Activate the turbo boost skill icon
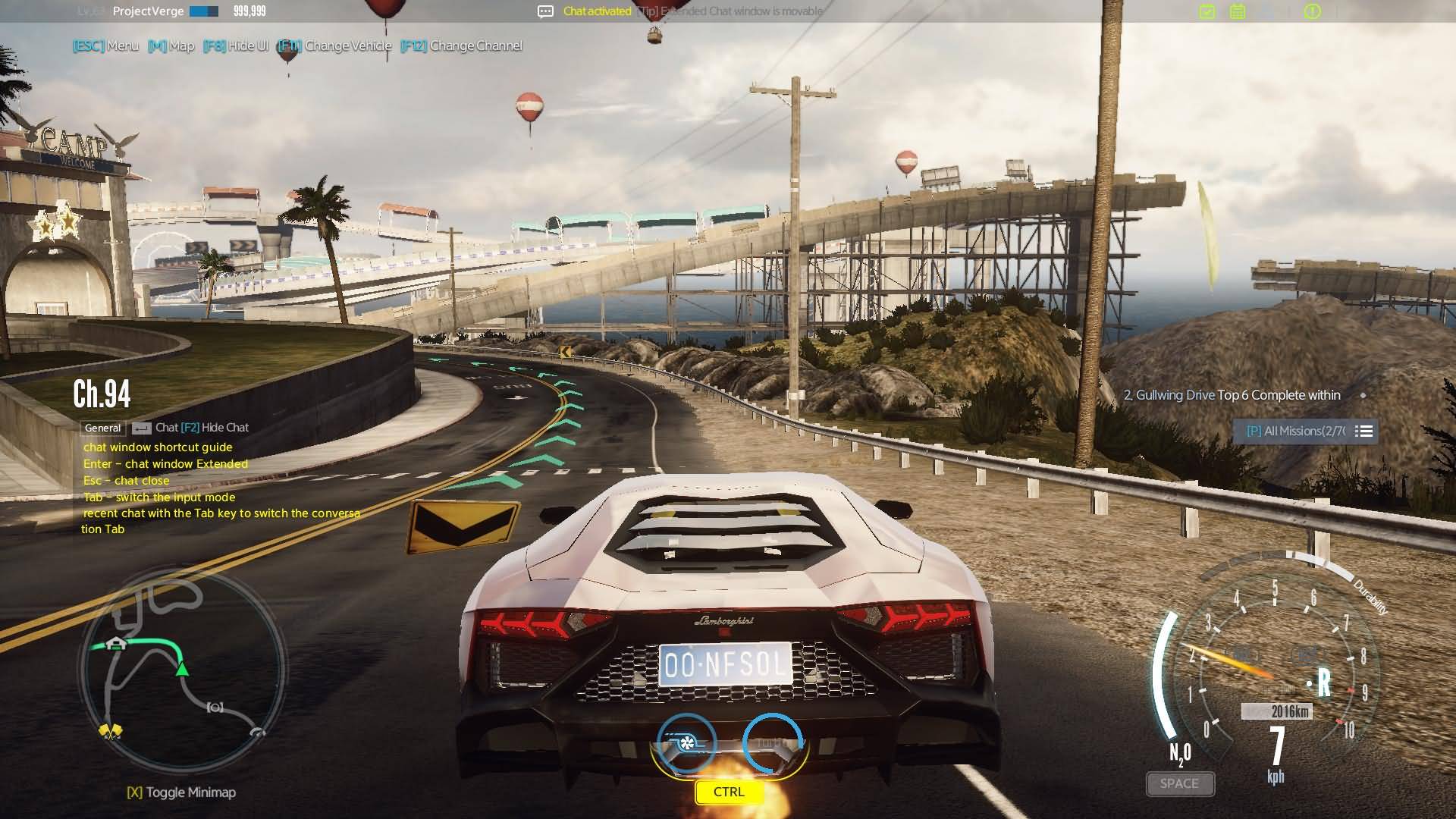1456x819 pixels. tap(686, 742)
